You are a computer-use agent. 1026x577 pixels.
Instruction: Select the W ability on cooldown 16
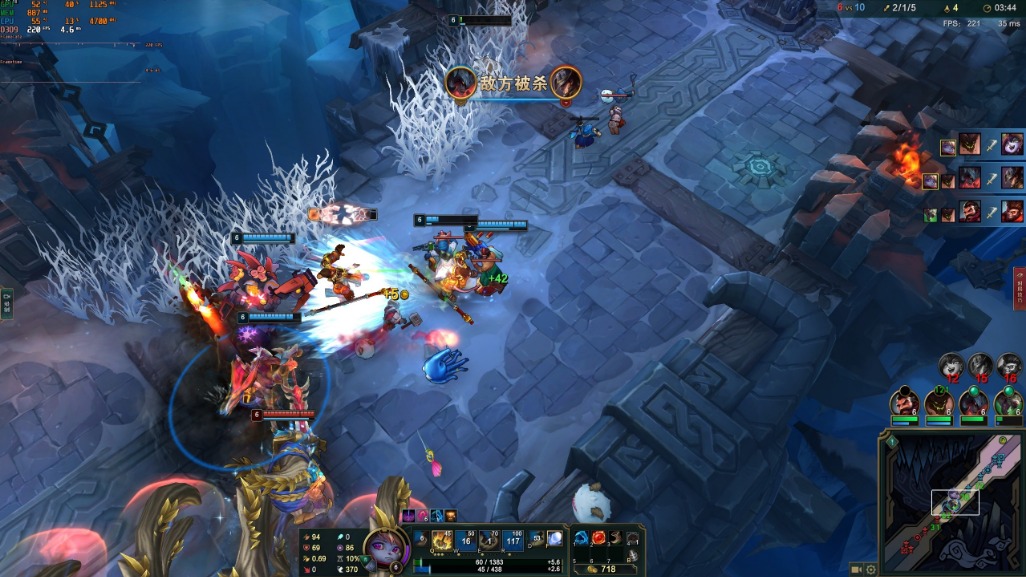[x=466, y=540]
